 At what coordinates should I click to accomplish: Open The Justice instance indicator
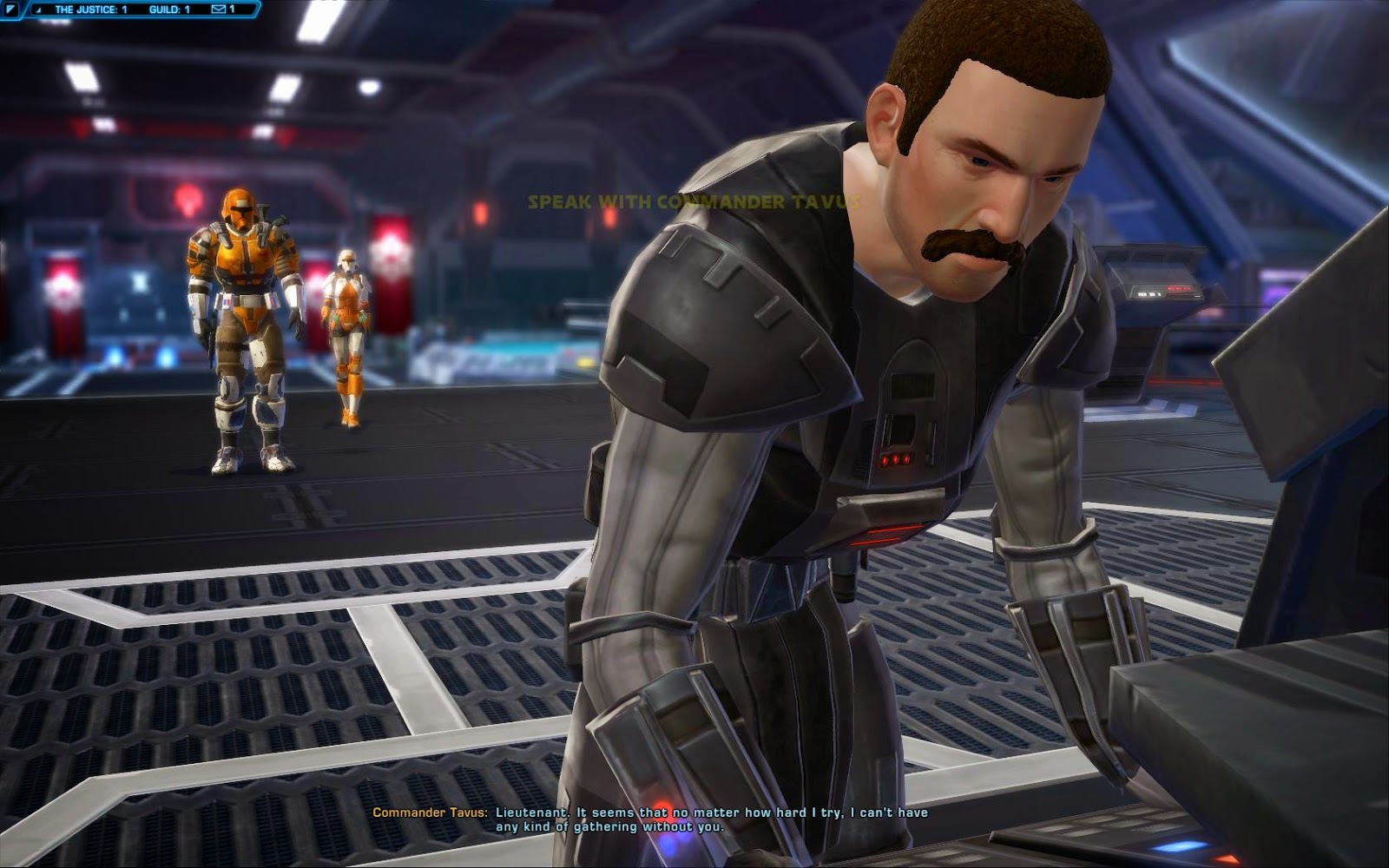click(91, 10)
